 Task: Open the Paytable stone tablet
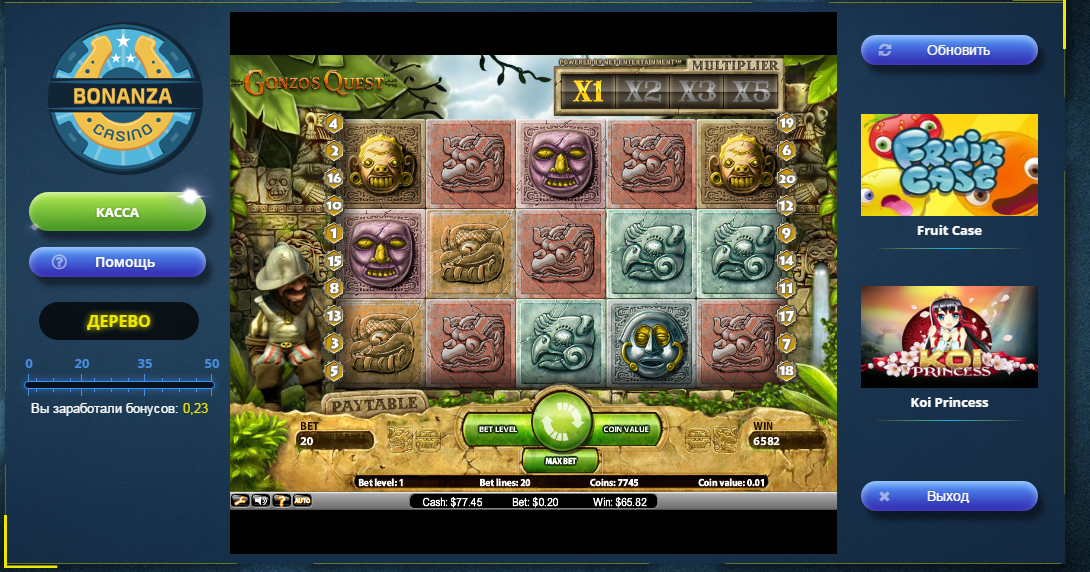pyautogui.click(x=374, y=404)
